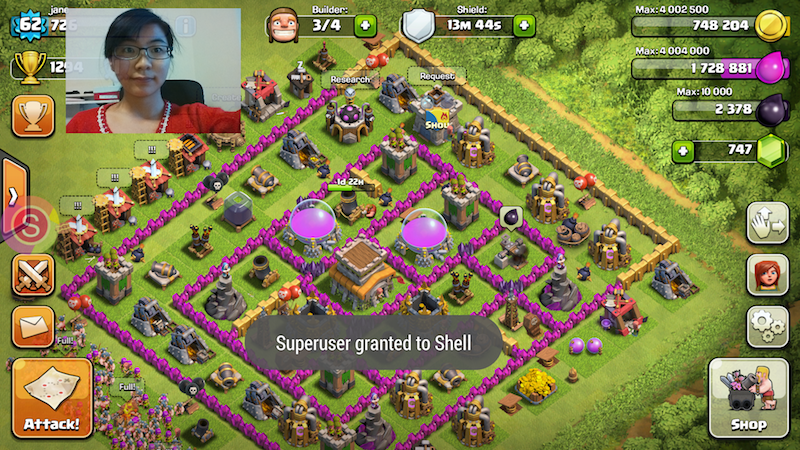Click the red S recorder overlay icon

(x=32, y=224)
